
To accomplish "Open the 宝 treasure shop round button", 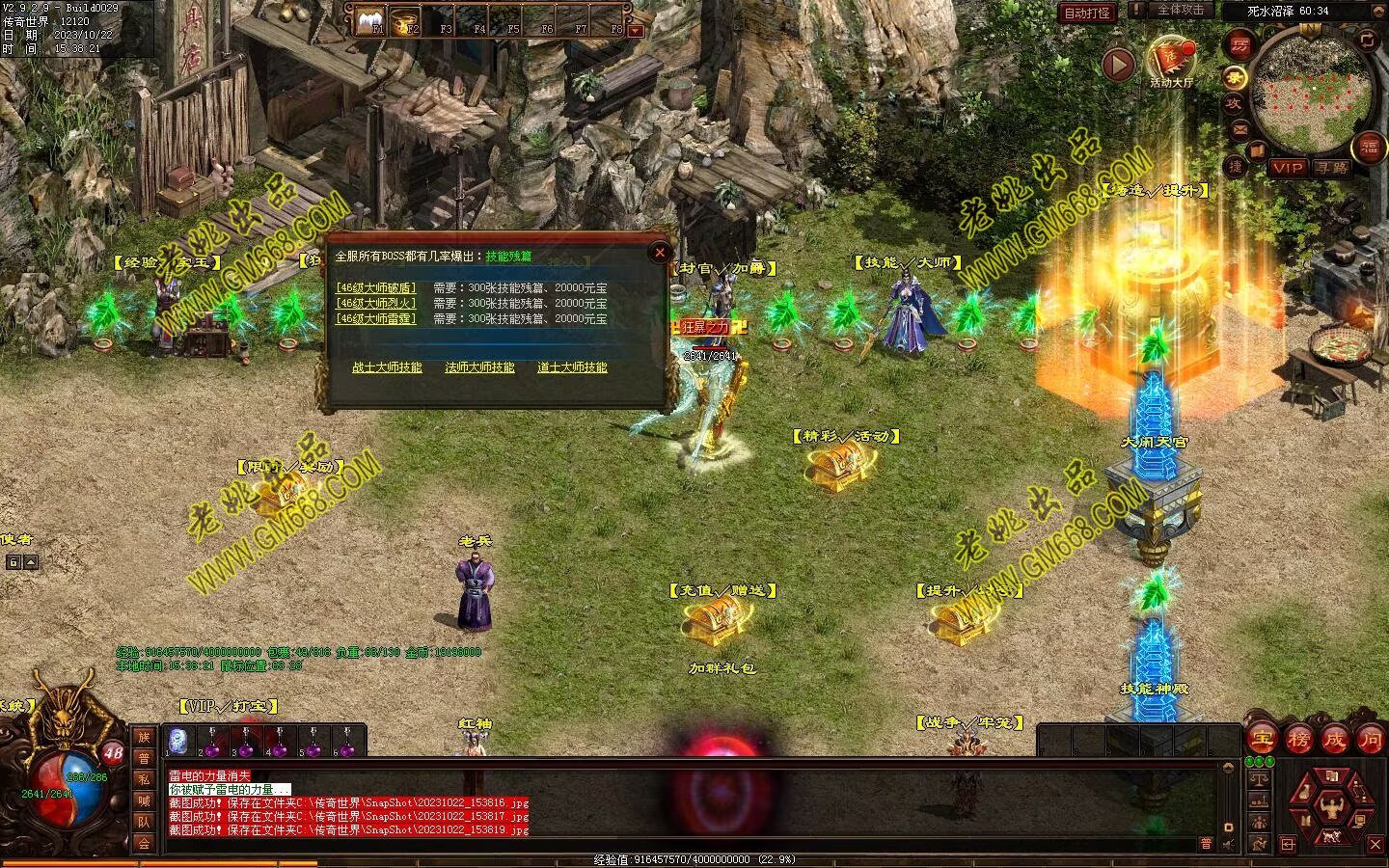I will click(x=1262, y=740).
